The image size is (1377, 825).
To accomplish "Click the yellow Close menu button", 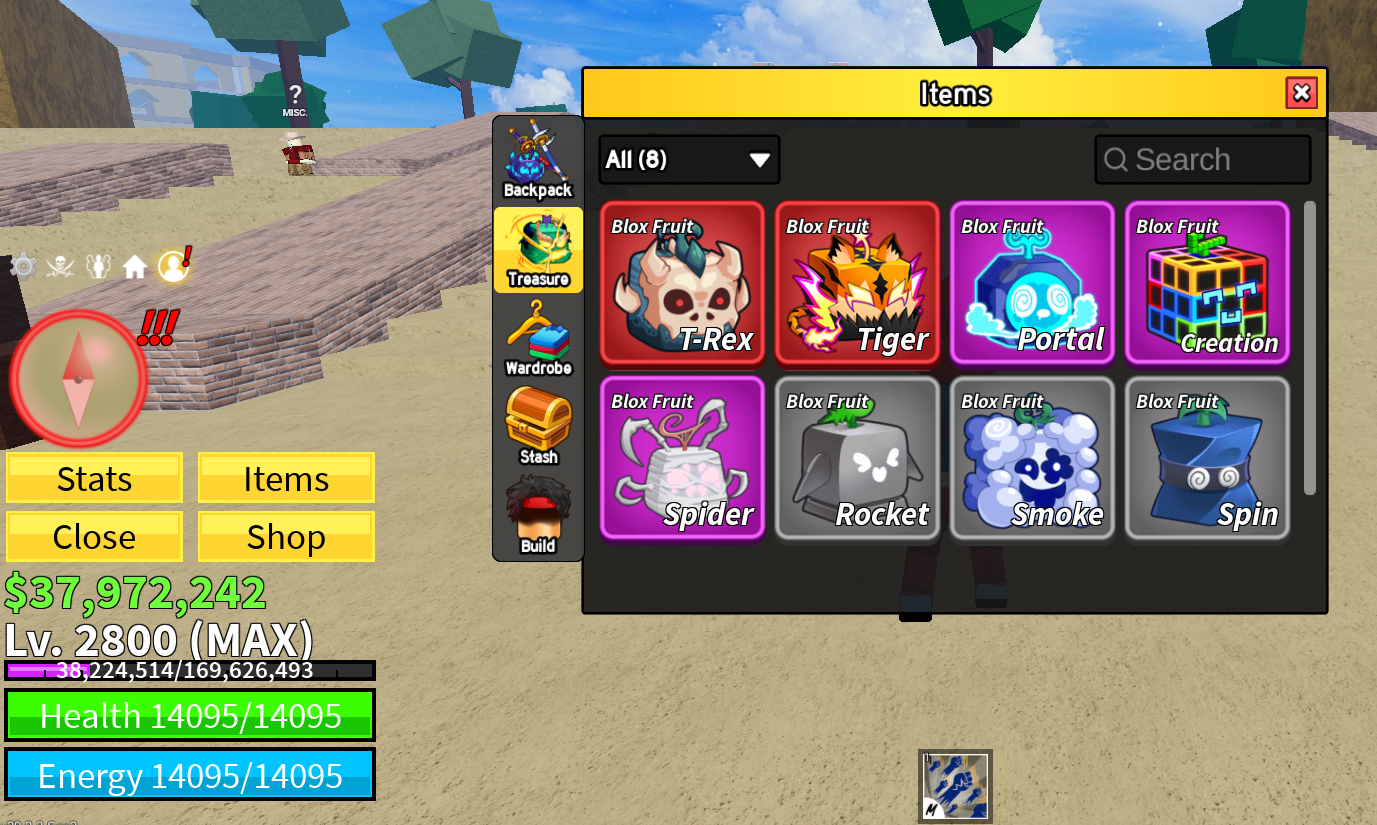I will pyautogui.click(x=94, y=537).
